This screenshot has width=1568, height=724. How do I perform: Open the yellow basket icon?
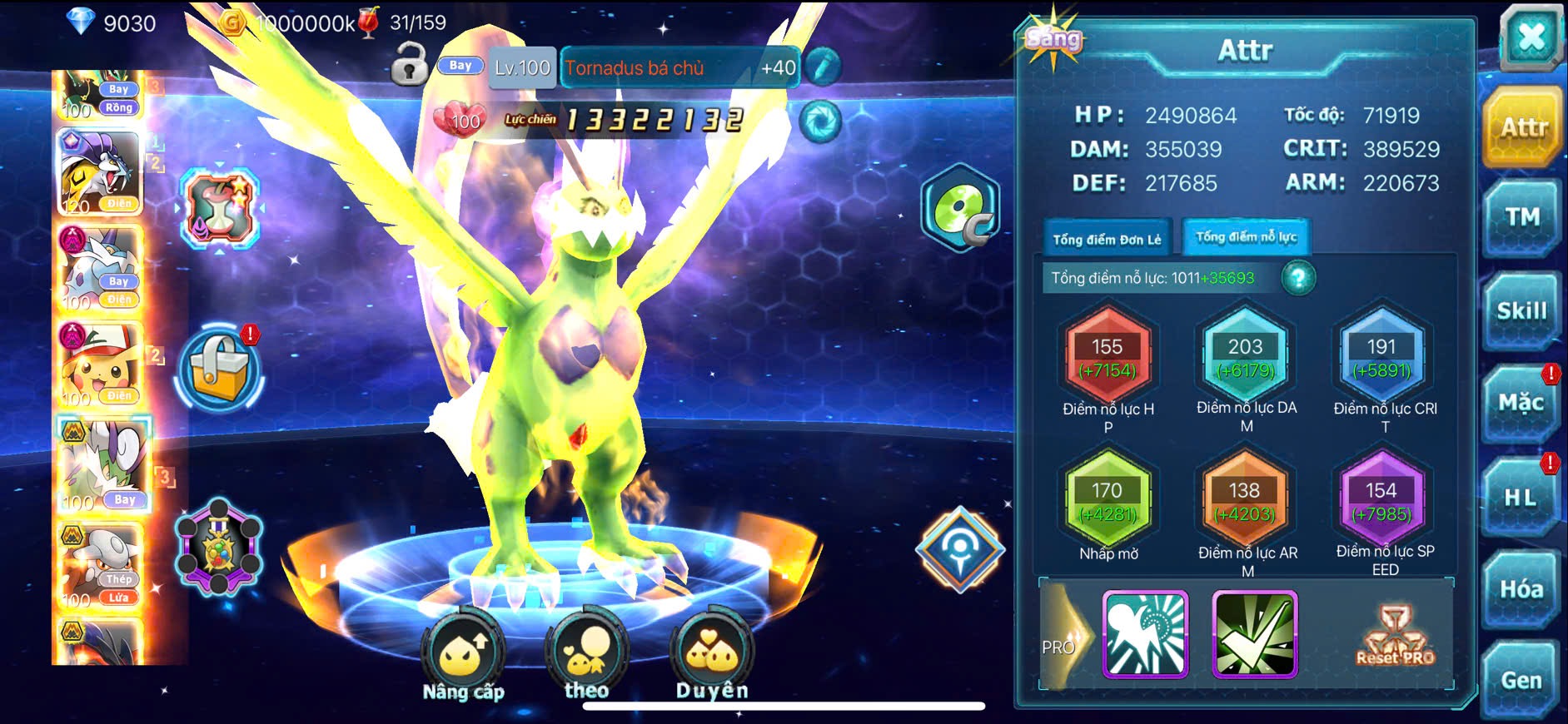[219, 371]
